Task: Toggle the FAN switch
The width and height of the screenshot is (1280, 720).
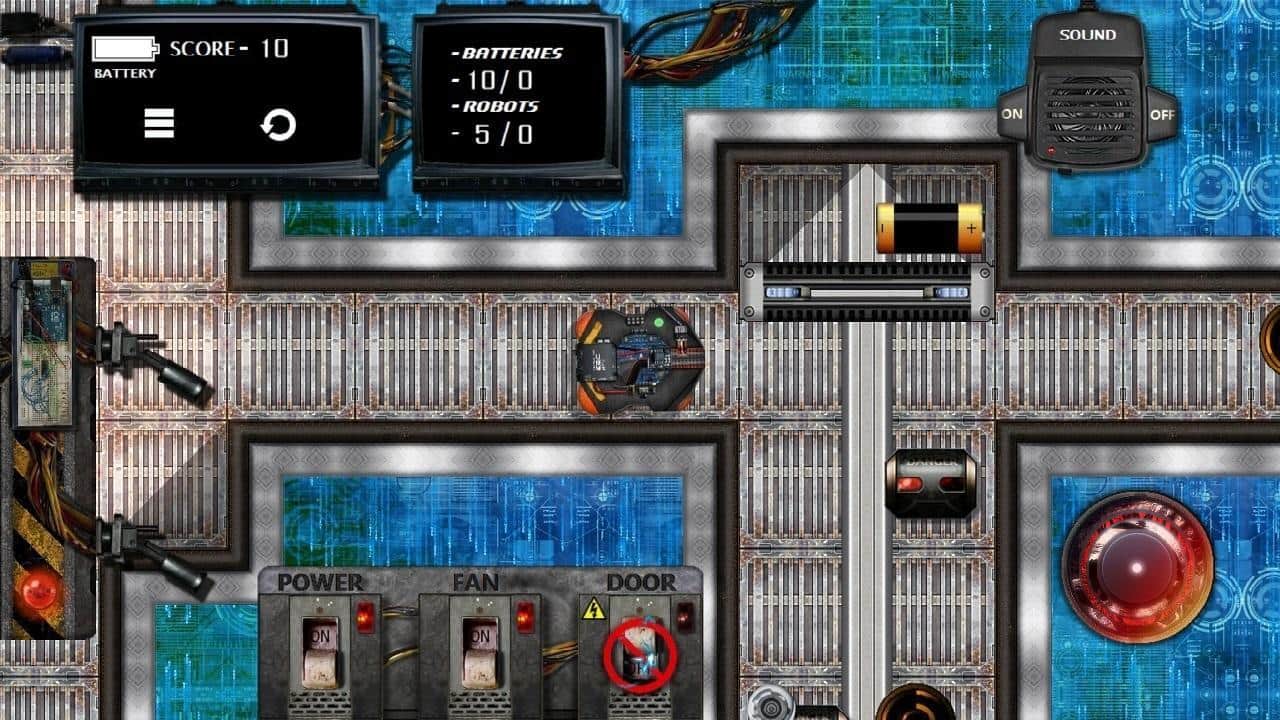Action: pyautogui.click(x=480, y=648)
